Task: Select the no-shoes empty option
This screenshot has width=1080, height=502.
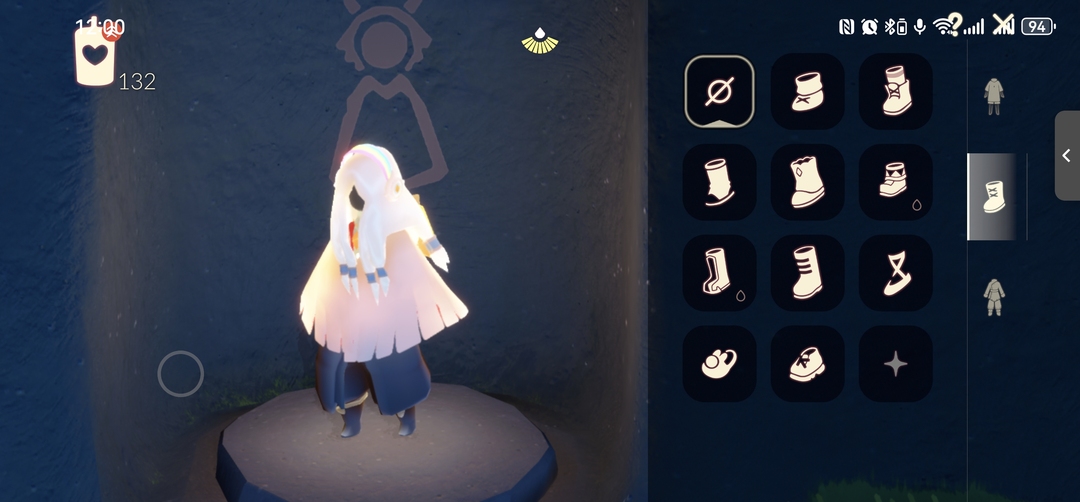Action: (720, 92)
